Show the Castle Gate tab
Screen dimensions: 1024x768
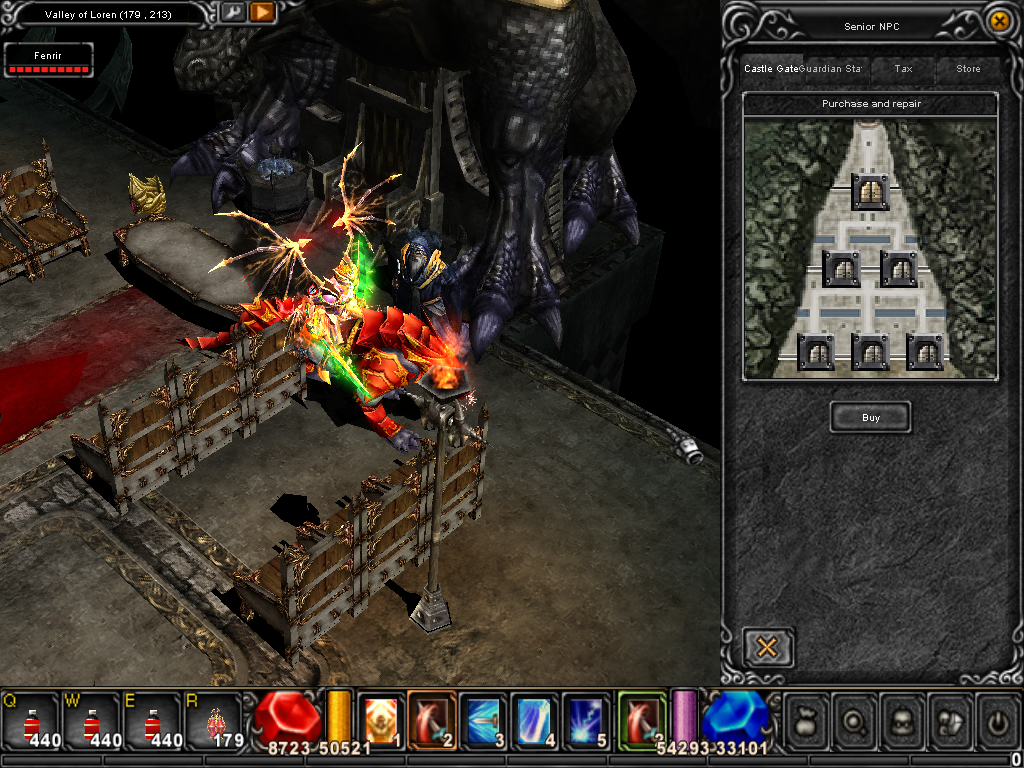[x=771, y=69]
